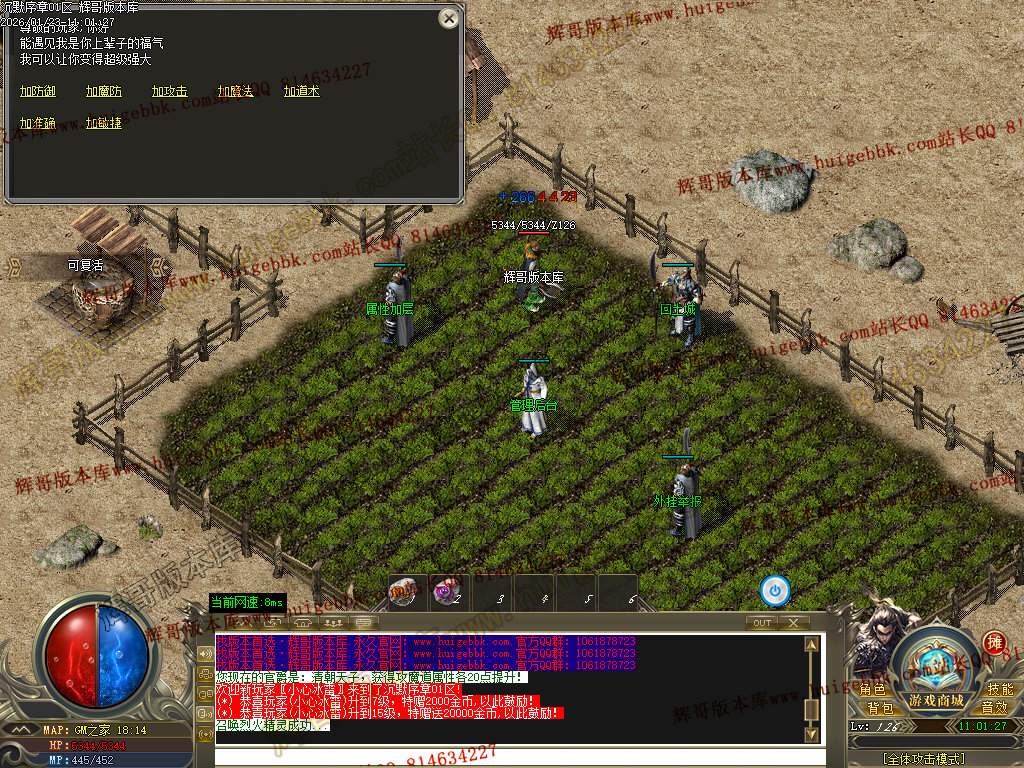Choose the 加敏捷 option
Image resolution: width=1024 pixels, height=768 pixels.
104,123
